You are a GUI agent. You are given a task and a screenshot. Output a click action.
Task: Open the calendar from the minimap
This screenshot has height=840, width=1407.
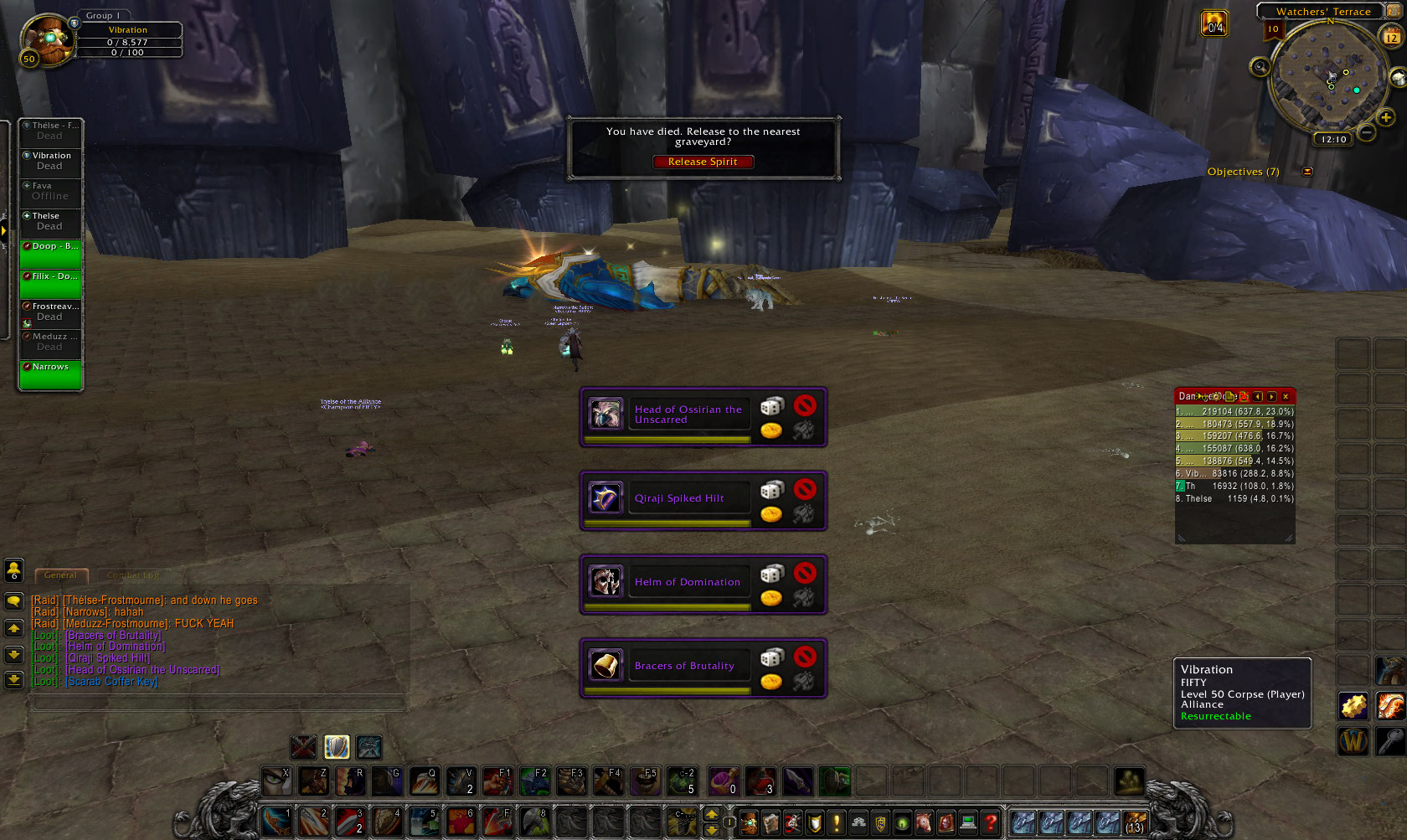[x=1391, y=37]
